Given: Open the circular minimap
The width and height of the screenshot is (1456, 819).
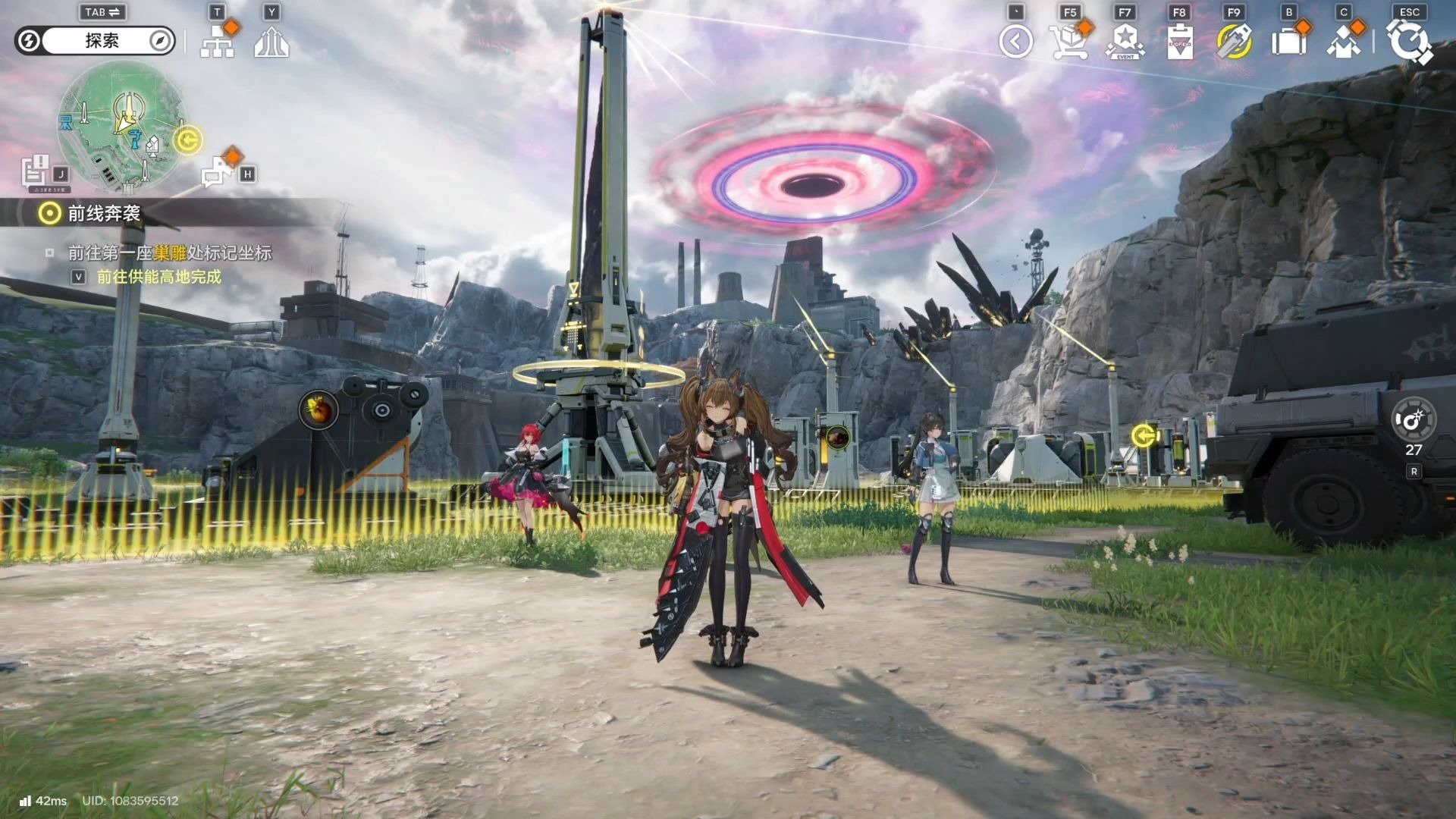Looking at the screenshot, I should pyautogui.click(x=122, y=126).
